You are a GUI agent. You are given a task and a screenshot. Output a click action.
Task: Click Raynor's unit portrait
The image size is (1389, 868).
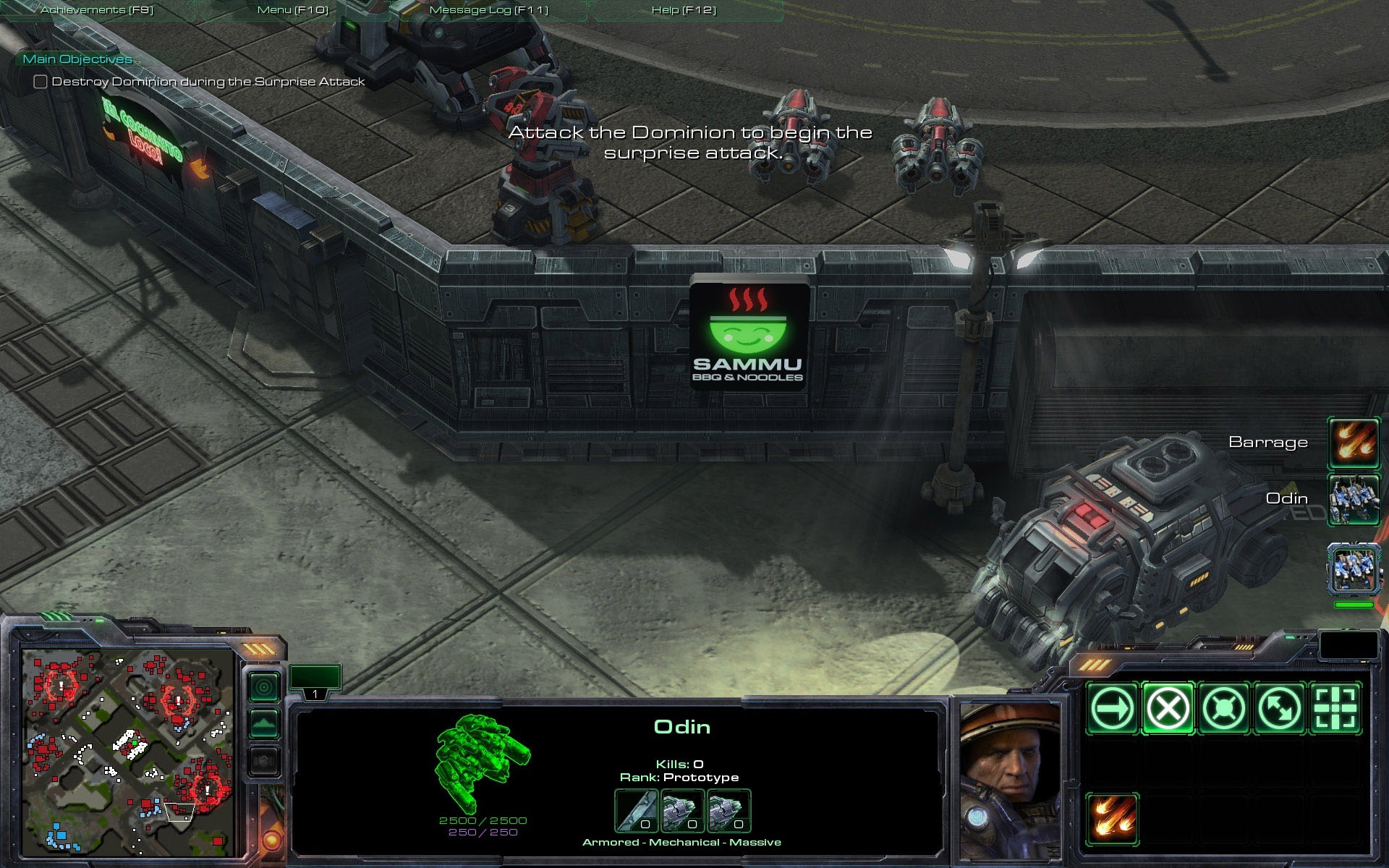1008,781
